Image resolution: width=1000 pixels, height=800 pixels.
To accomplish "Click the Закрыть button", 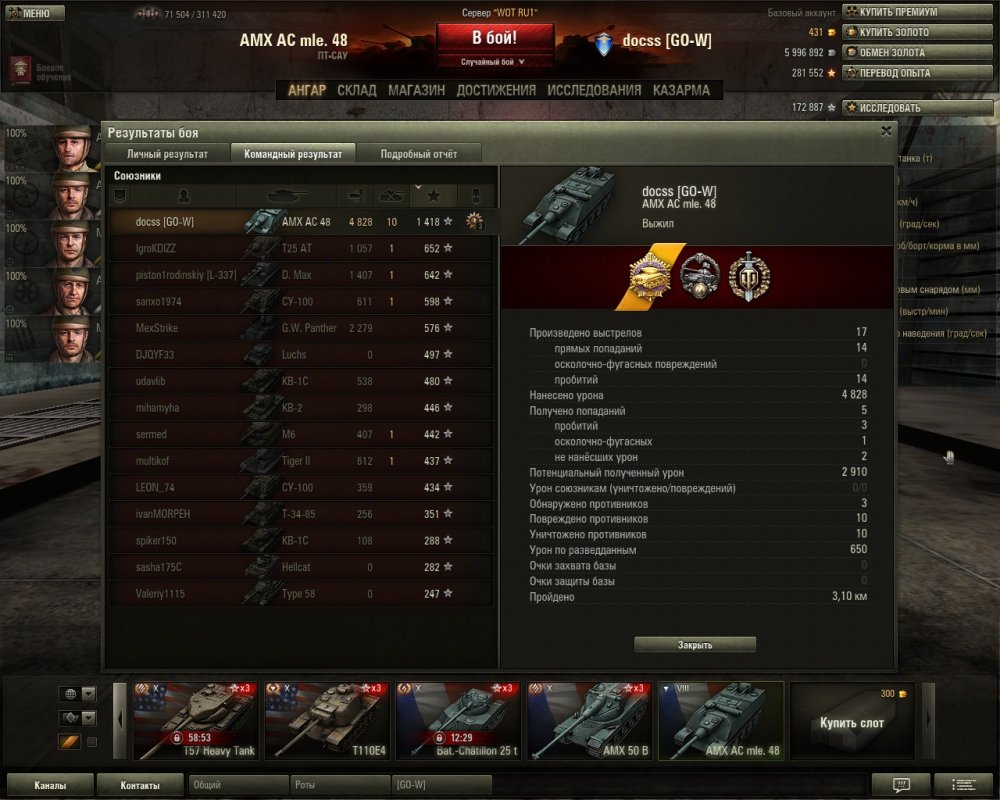I will (x=695, y=645).
